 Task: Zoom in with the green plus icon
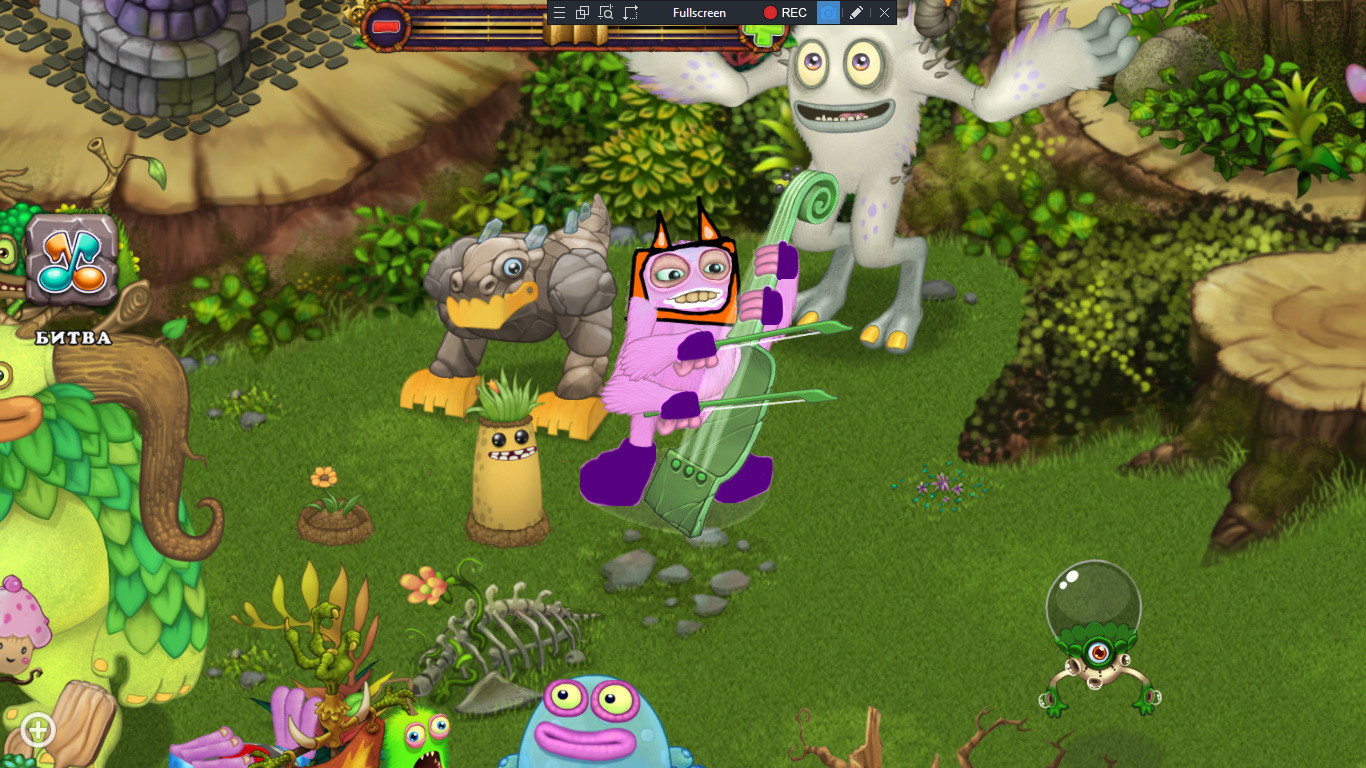tap(763, 36)
